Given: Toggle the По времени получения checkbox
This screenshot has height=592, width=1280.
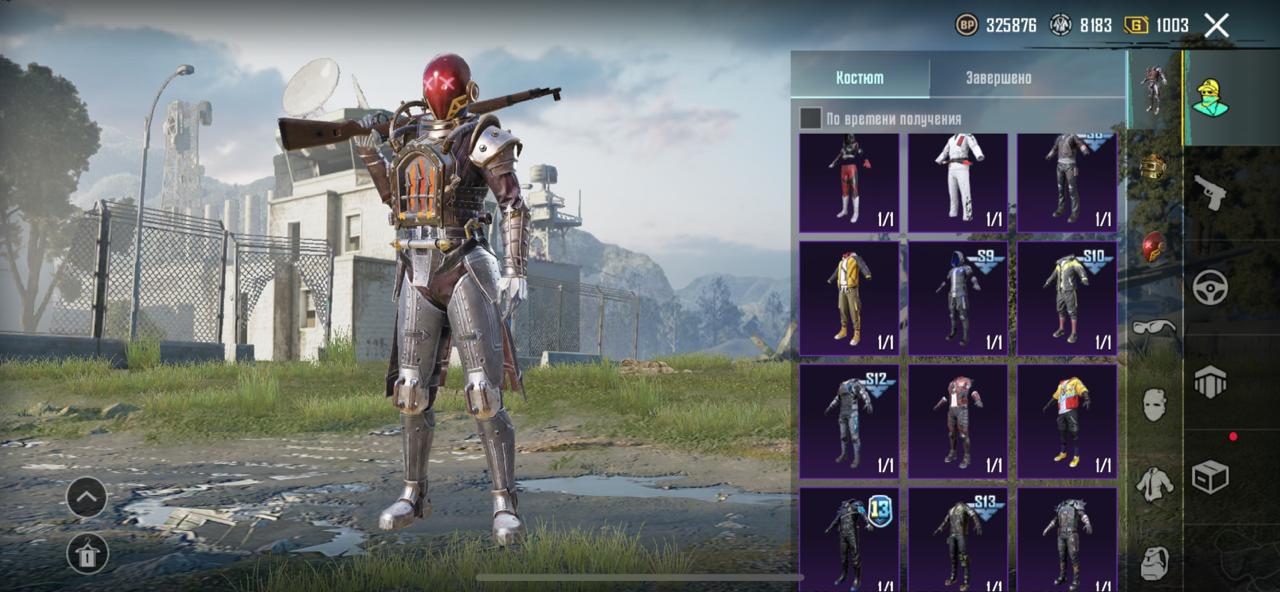Looking at the screenshot, I should [810, 119].
